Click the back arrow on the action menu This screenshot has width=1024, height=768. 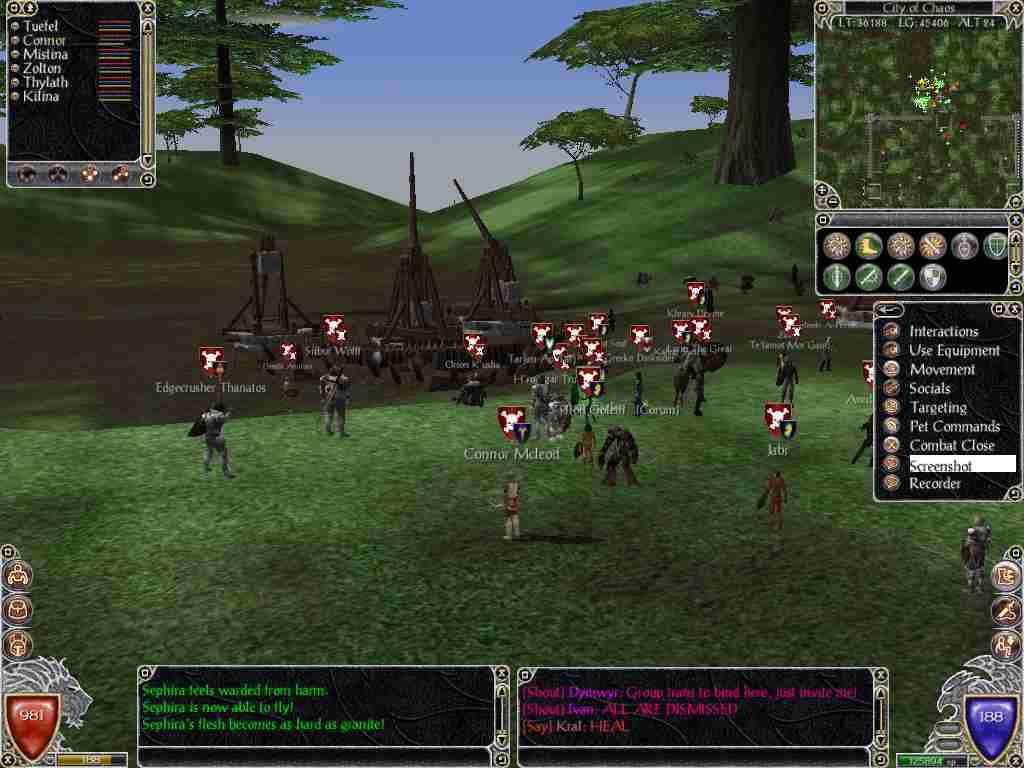coord(888,310)
